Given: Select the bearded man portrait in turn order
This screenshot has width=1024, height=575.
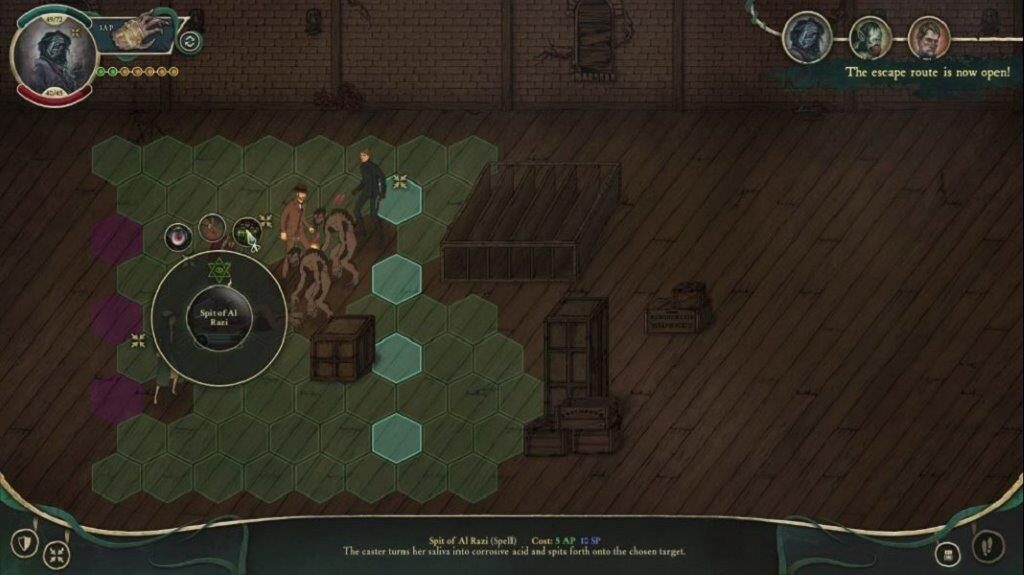Looking at the screenshot, I should tap(929, 39).
